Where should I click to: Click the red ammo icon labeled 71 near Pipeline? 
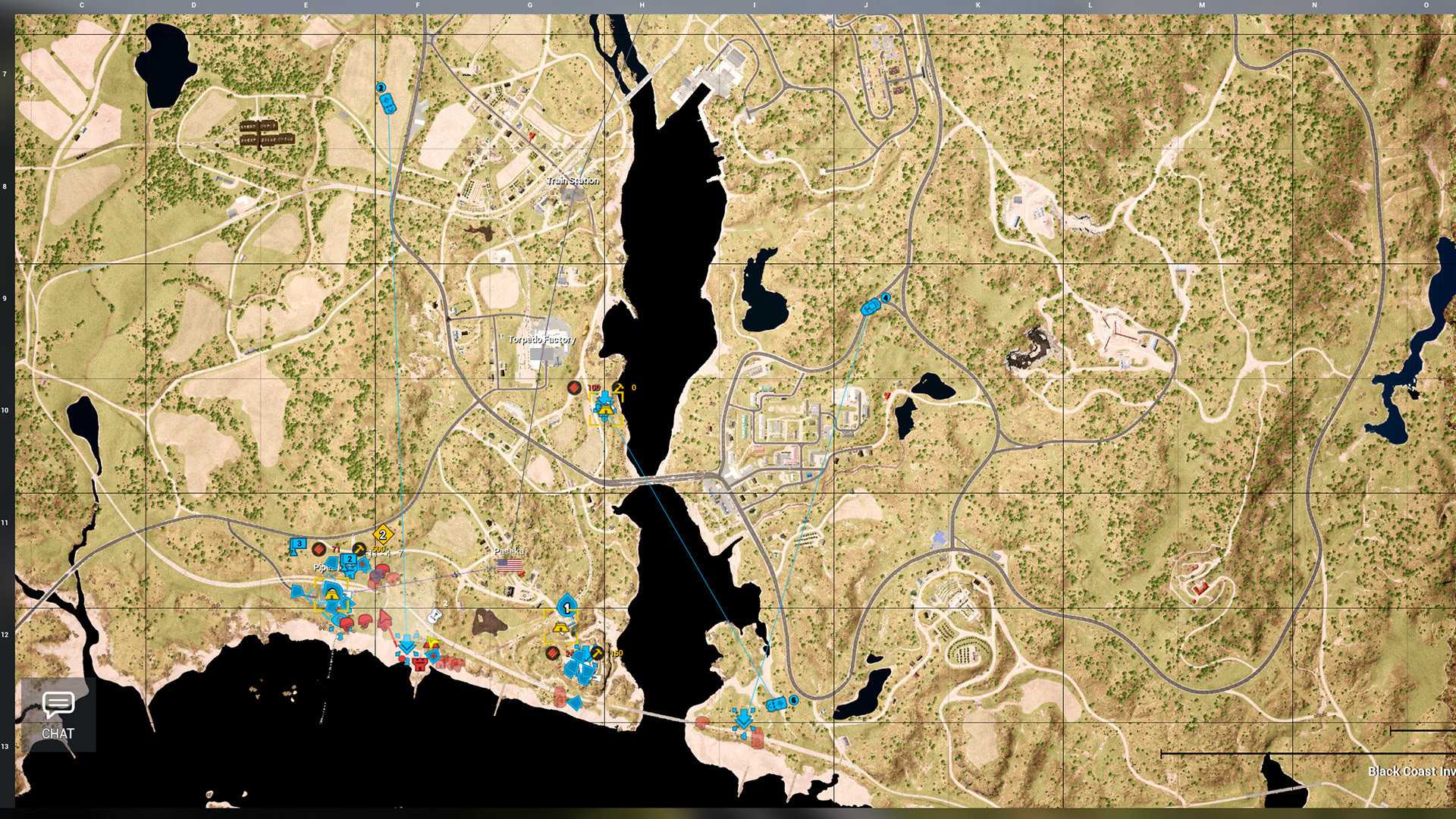[x=319, y=548]
